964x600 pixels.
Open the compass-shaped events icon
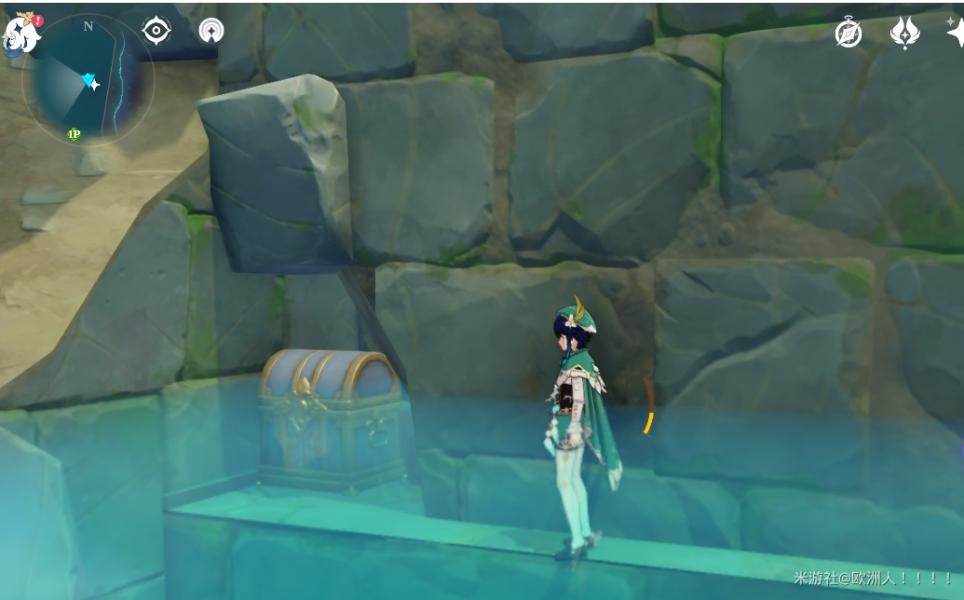(849, 33)
